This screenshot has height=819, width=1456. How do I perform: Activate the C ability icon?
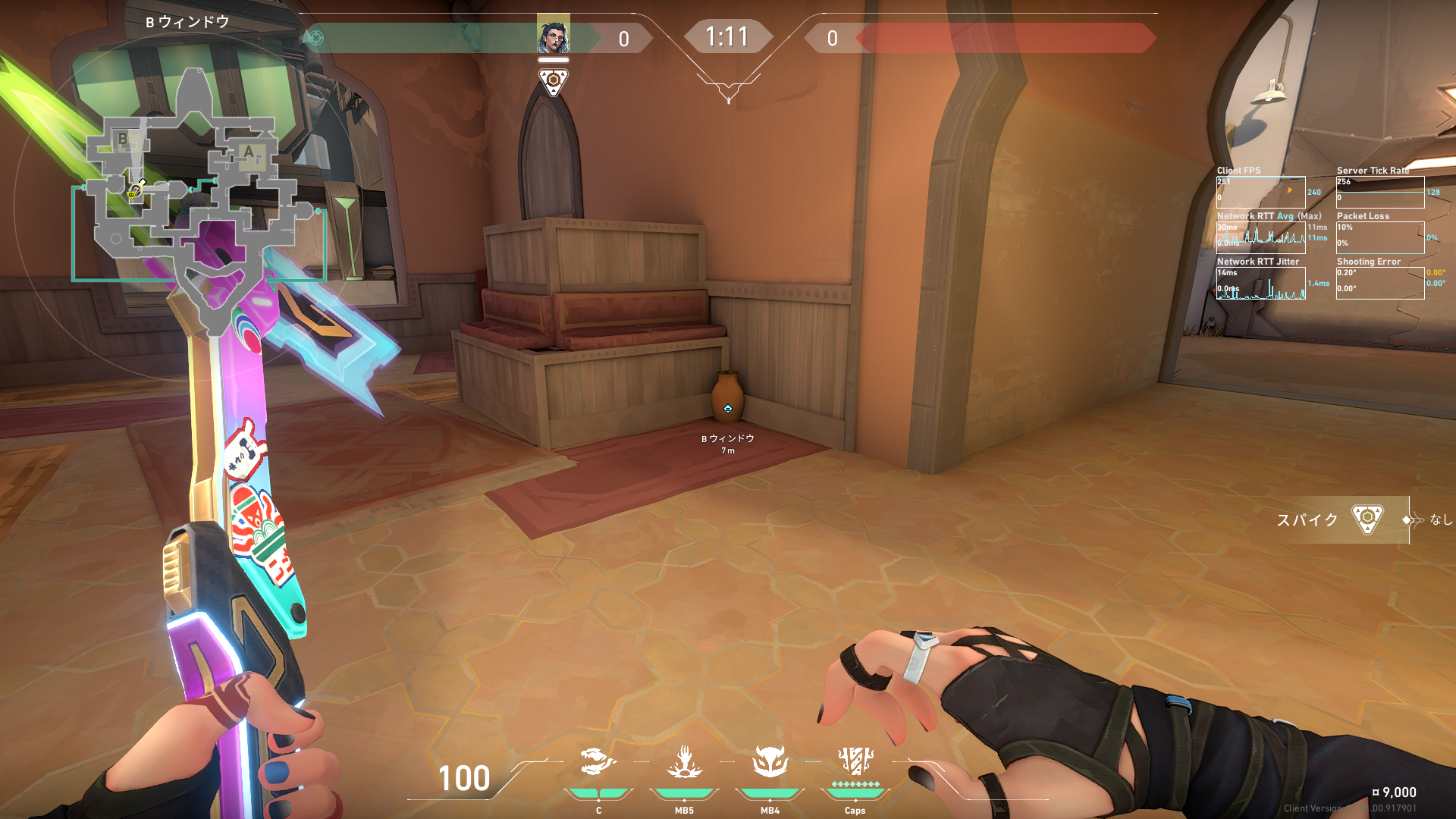coord(598,763)
